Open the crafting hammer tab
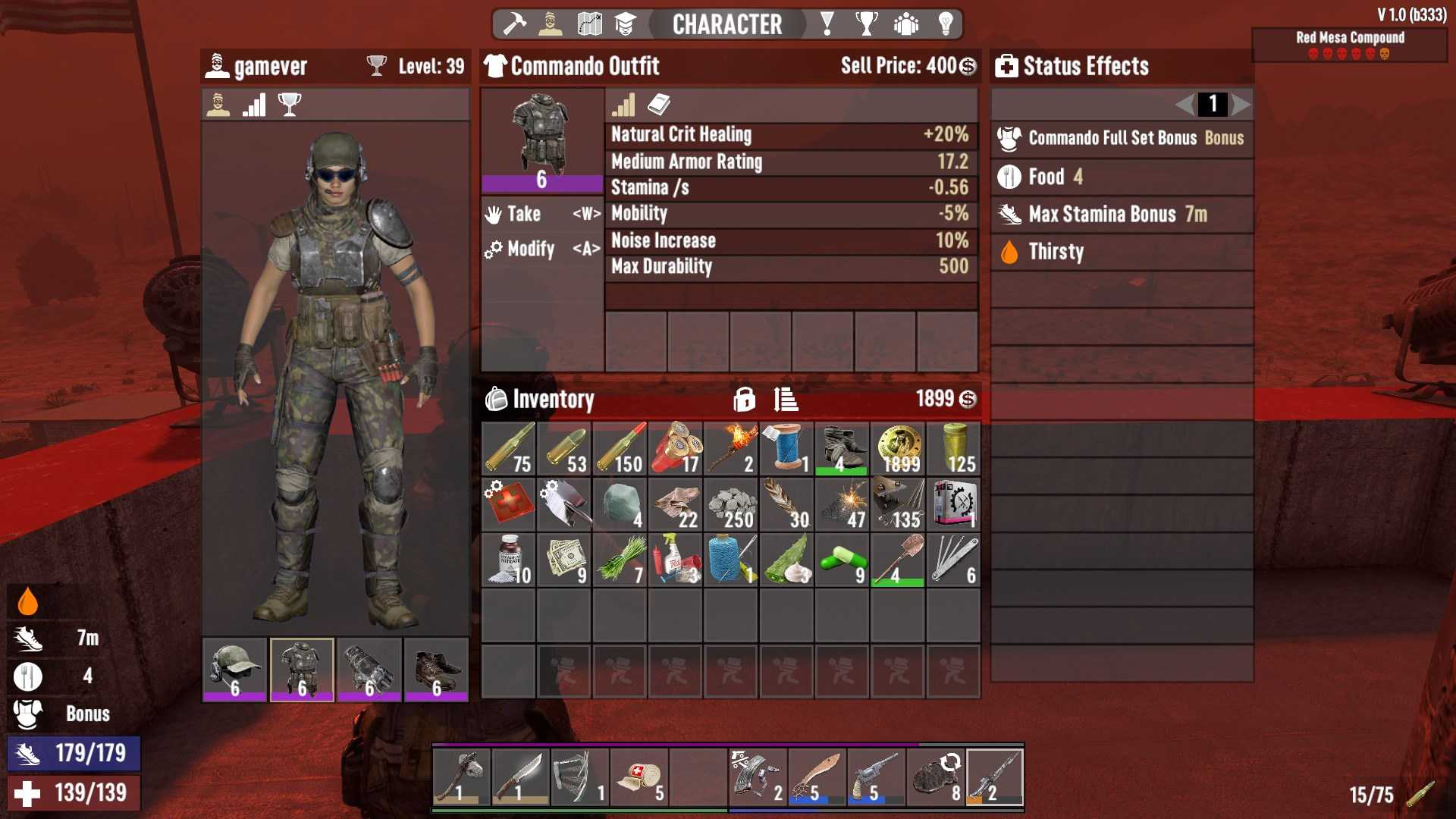 click(x=515, y=24)
